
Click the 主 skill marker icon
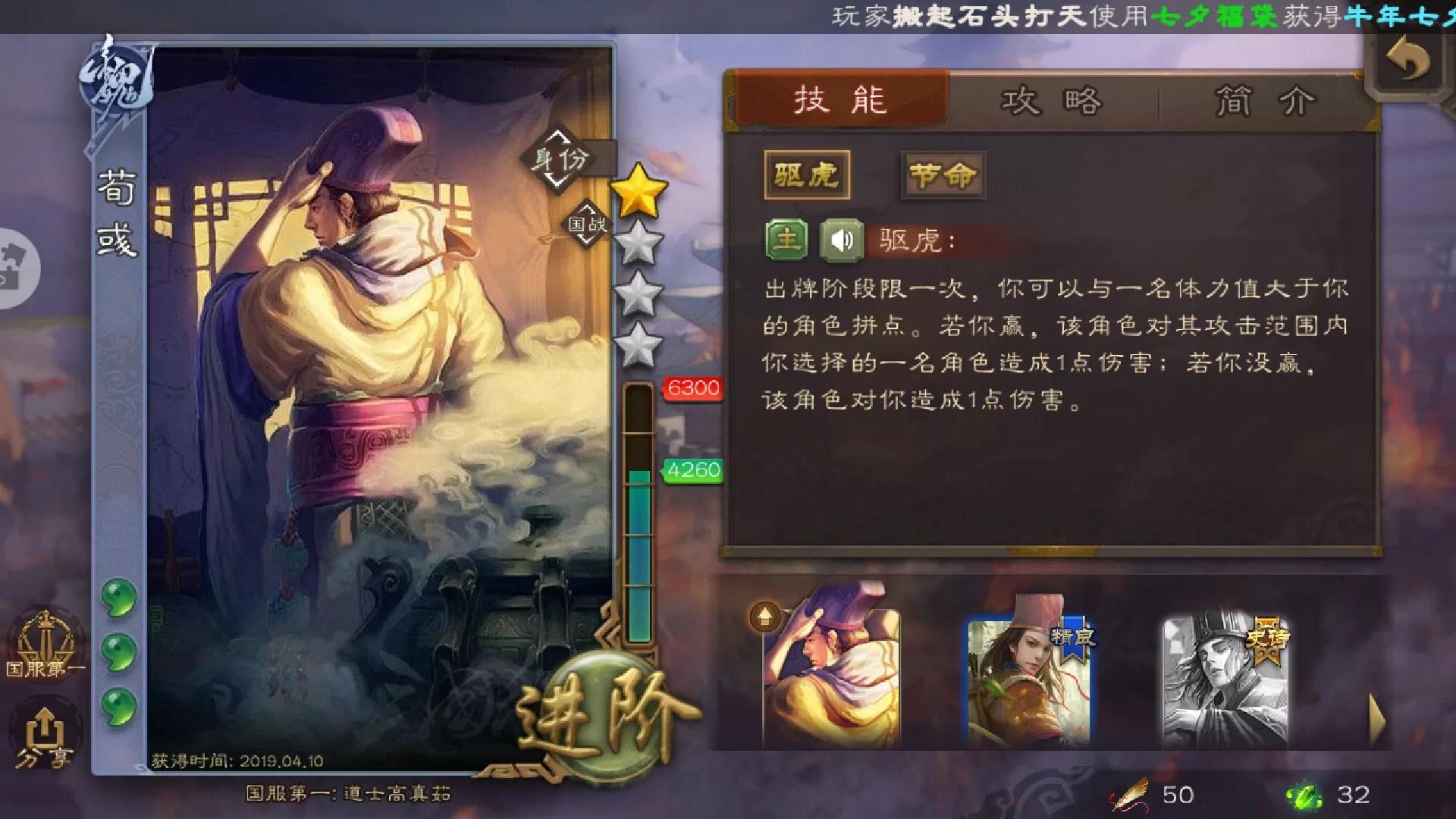coord(787,241)
